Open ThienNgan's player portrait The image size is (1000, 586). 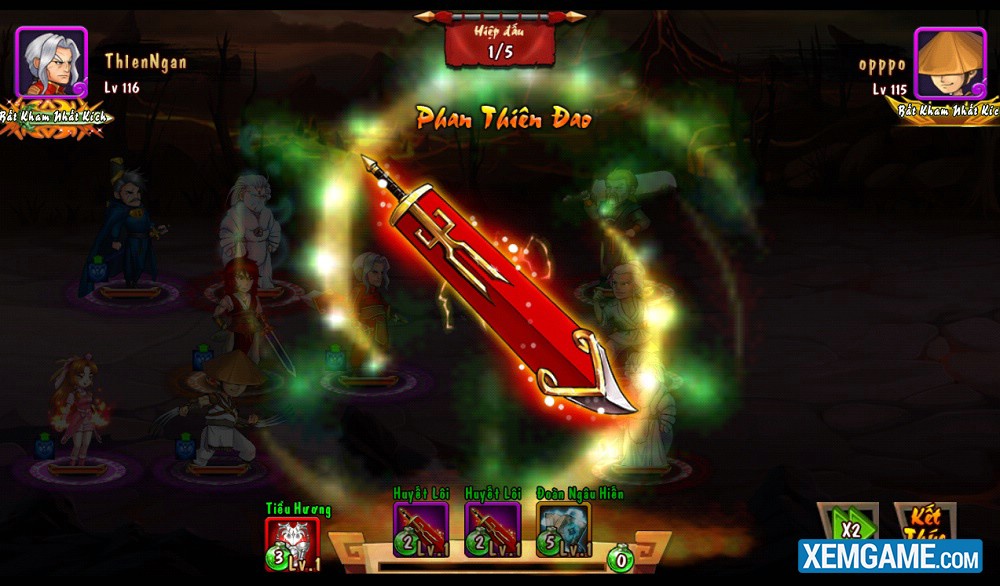[x=51, y=63]
